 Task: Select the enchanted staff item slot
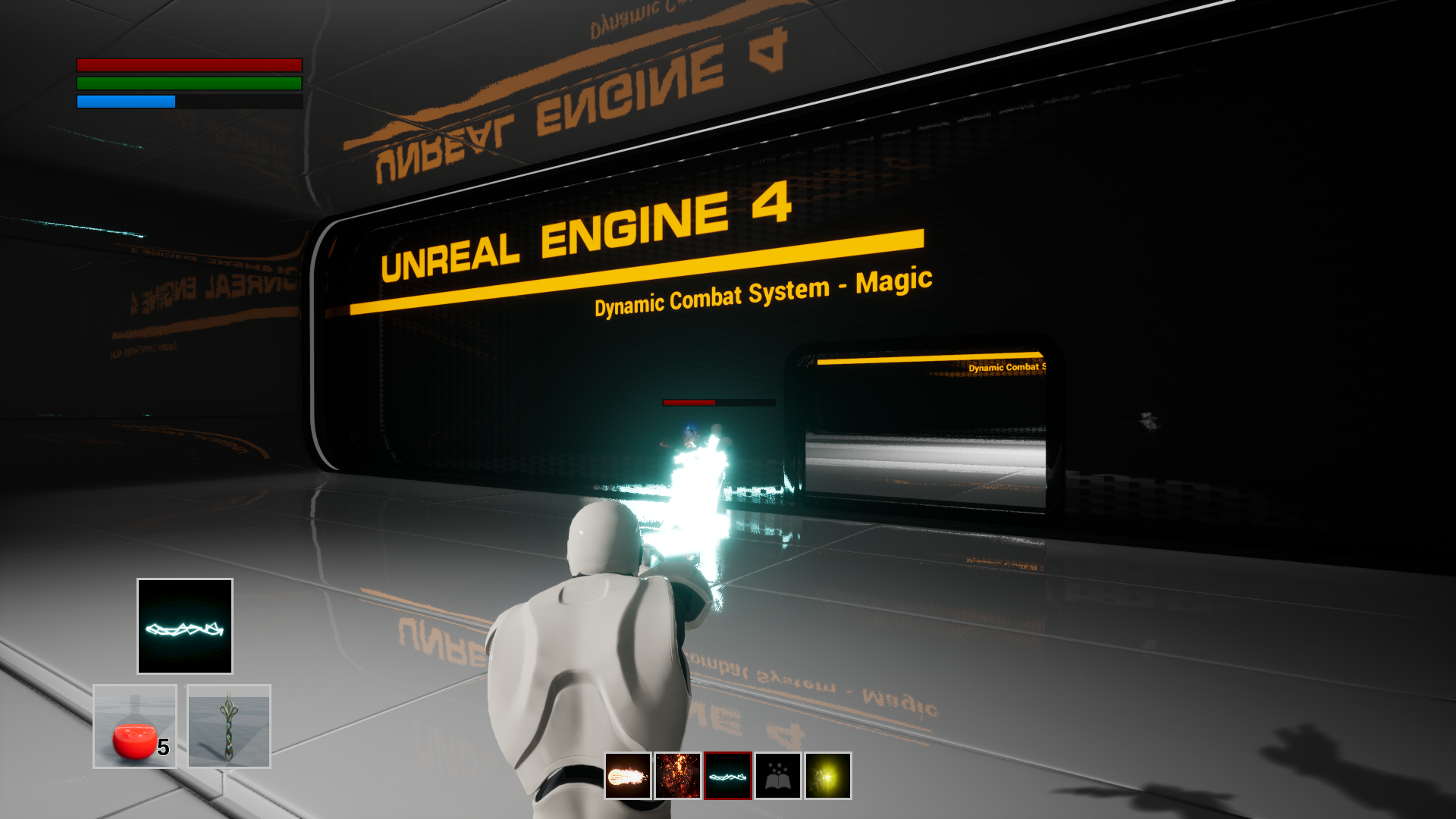(x=228, y=726)
